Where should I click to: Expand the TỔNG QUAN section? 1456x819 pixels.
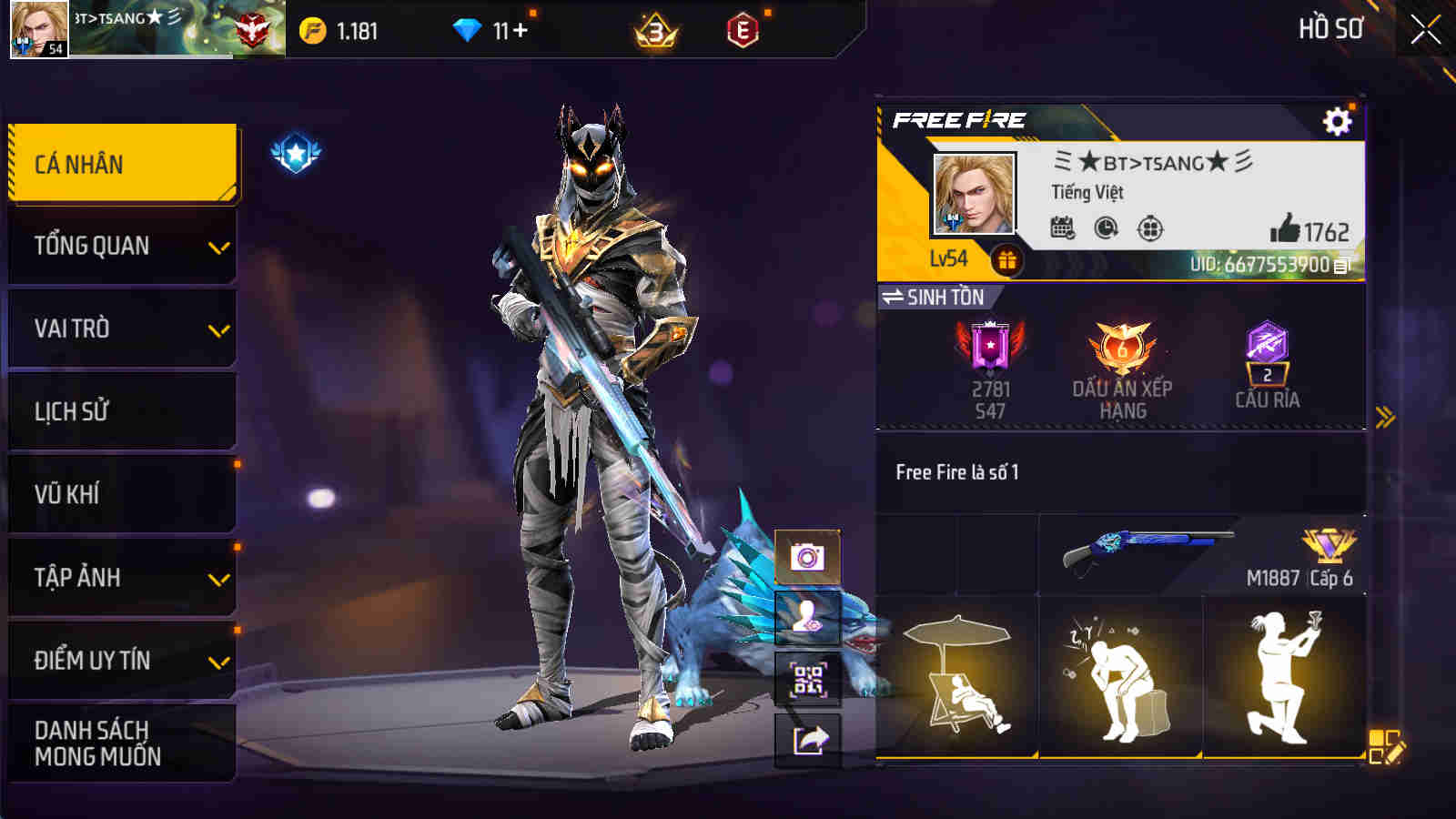218,246
